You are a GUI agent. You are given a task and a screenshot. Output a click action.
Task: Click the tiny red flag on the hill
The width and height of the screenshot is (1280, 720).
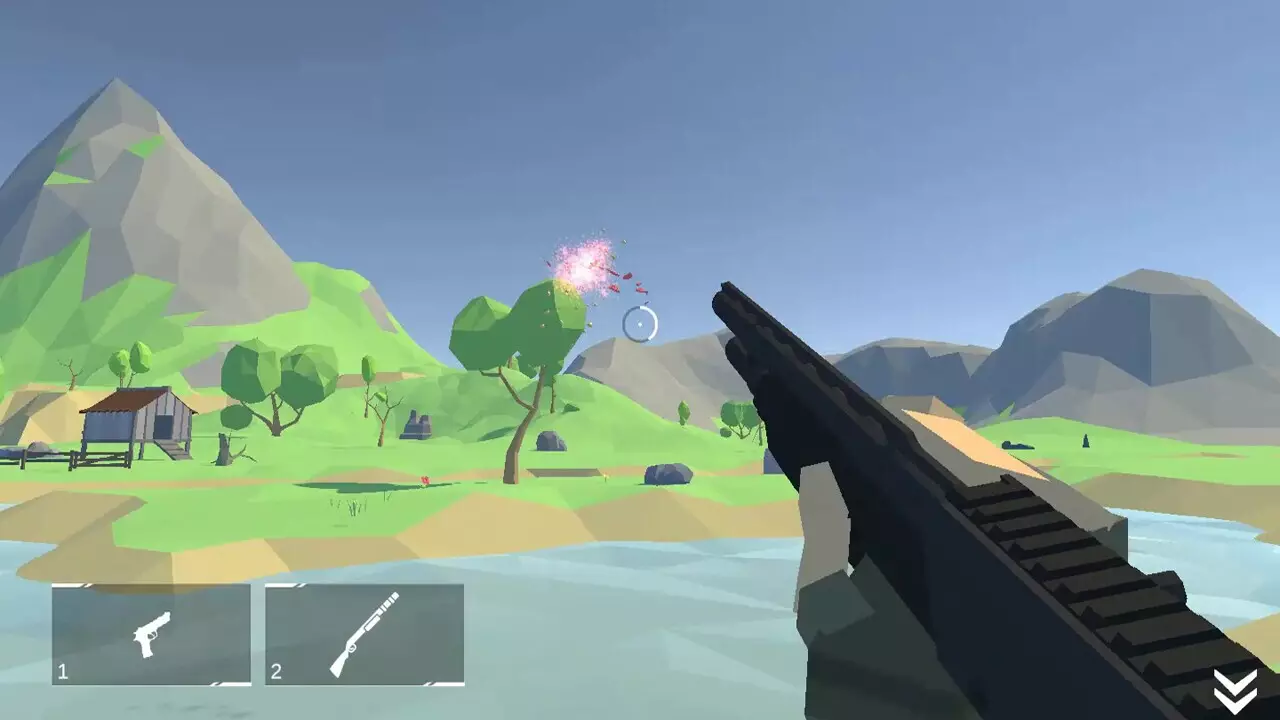click(x=425, y=478)
